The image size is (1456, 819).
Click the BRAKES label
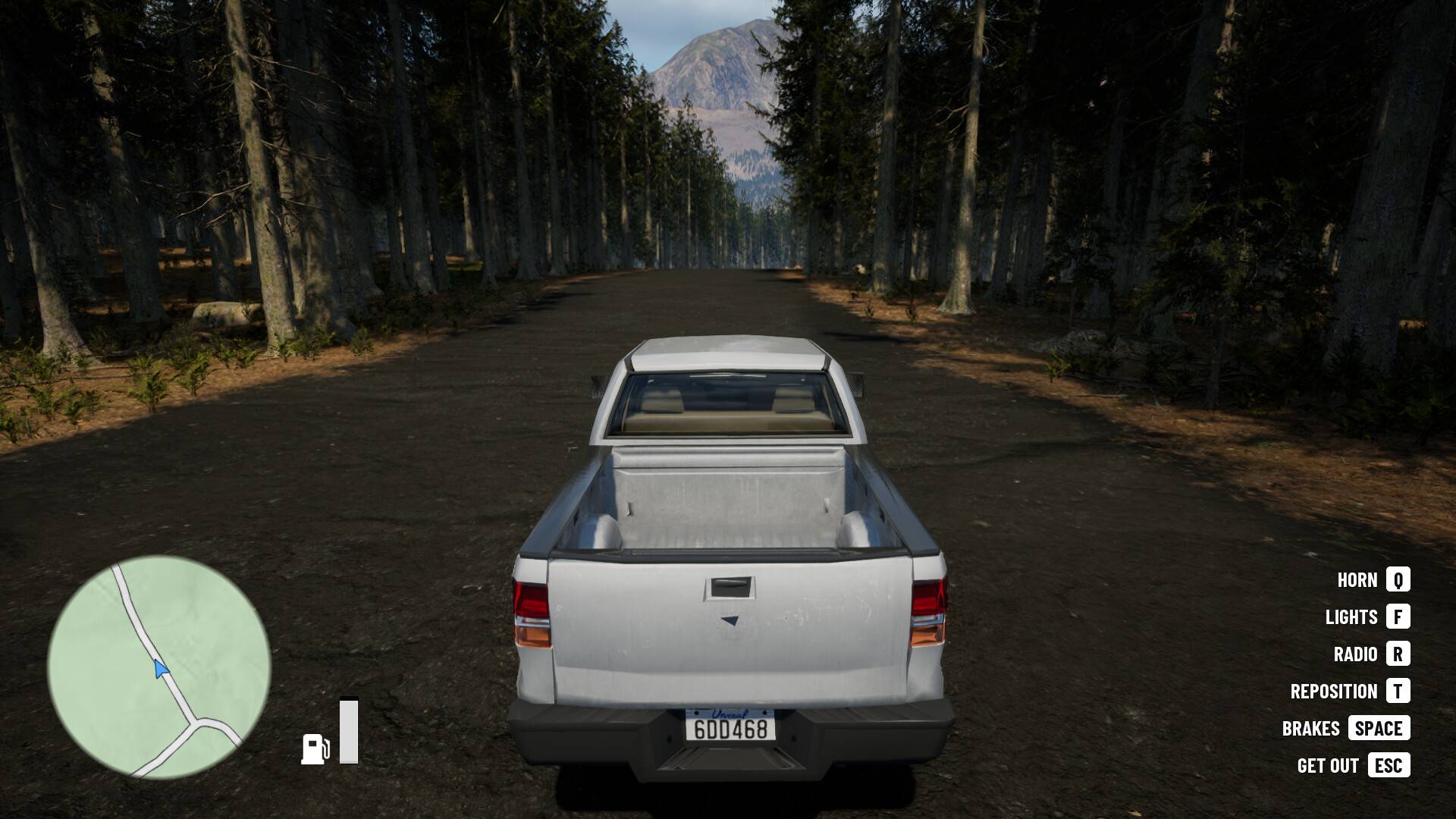coord(1311,729)
